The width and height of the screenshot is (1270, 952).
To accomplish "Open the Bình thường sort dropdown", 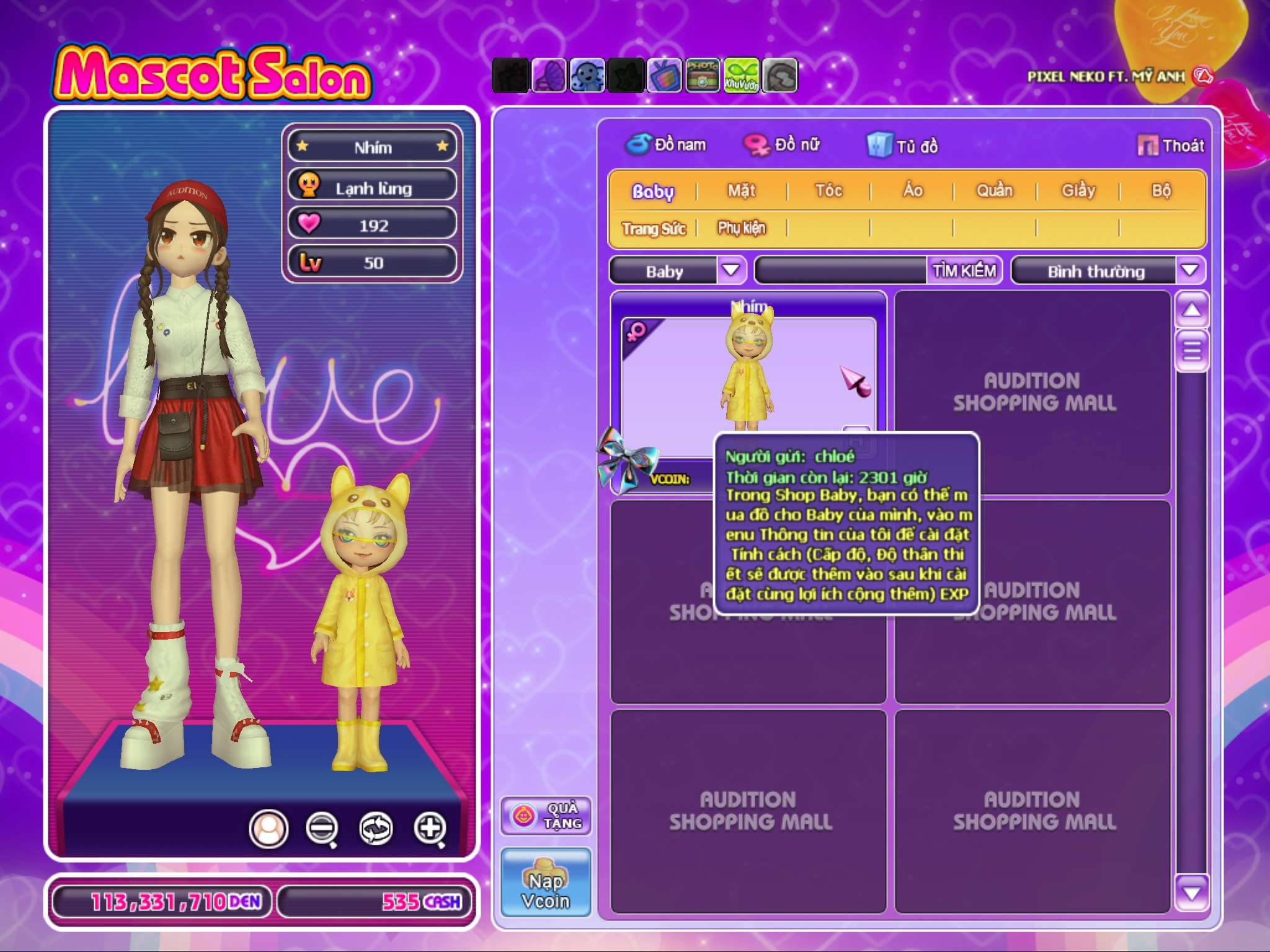I will click(x=1189, y=270).
